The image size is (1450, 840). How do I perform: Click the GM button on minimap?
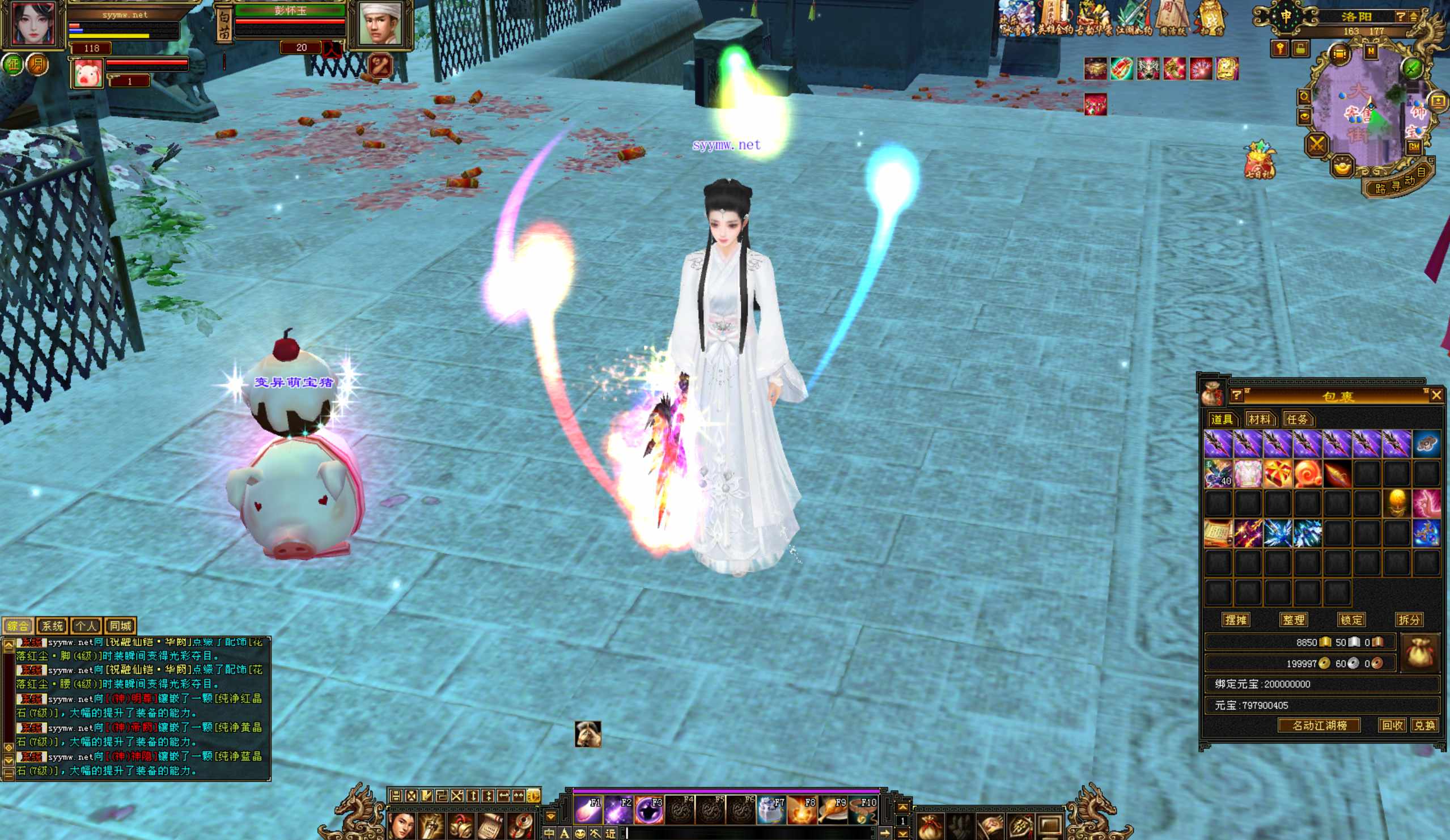1414,147
